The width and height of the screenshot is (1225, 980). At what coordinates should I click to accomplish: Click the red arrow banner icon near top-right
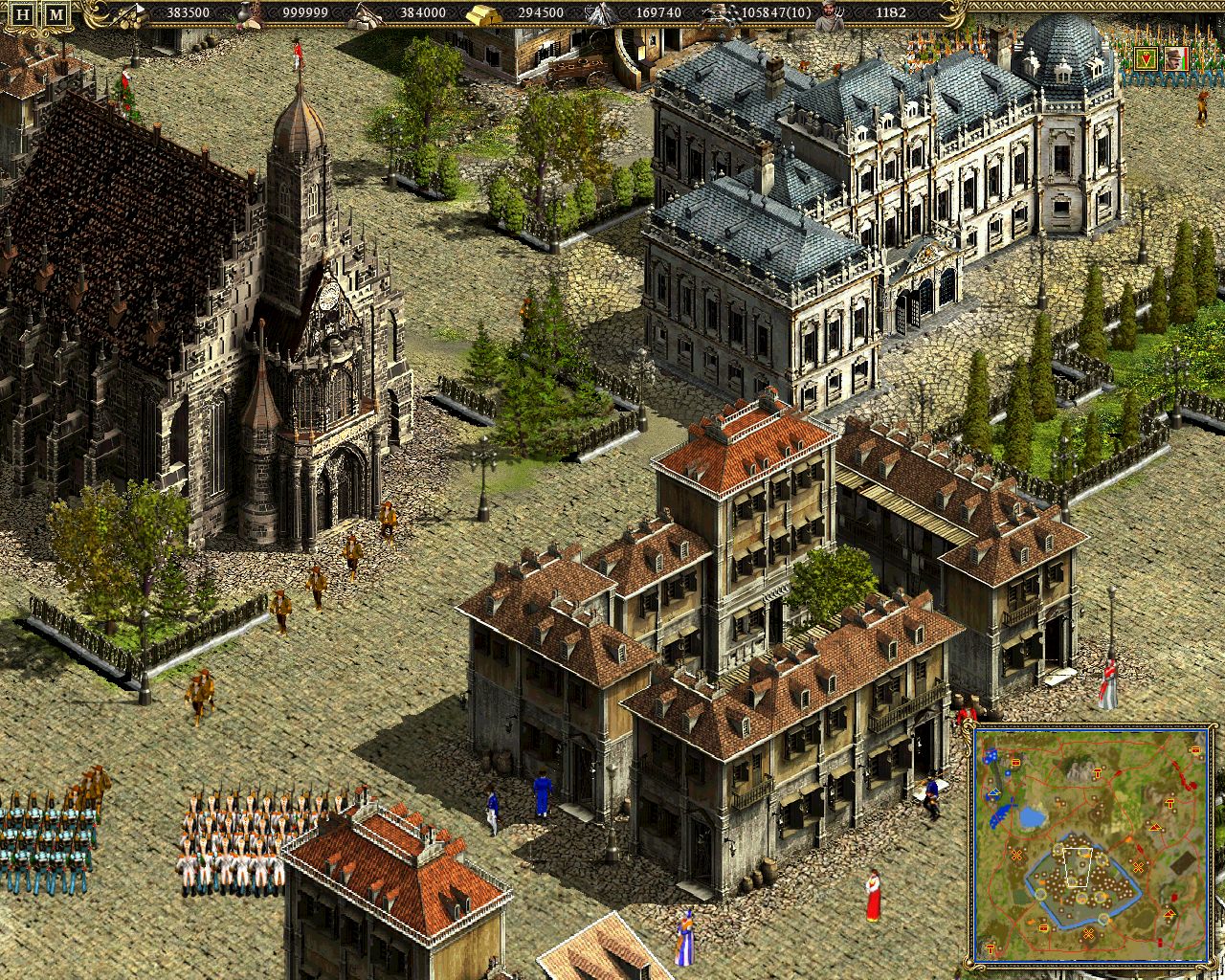(x=1147, y=58)
